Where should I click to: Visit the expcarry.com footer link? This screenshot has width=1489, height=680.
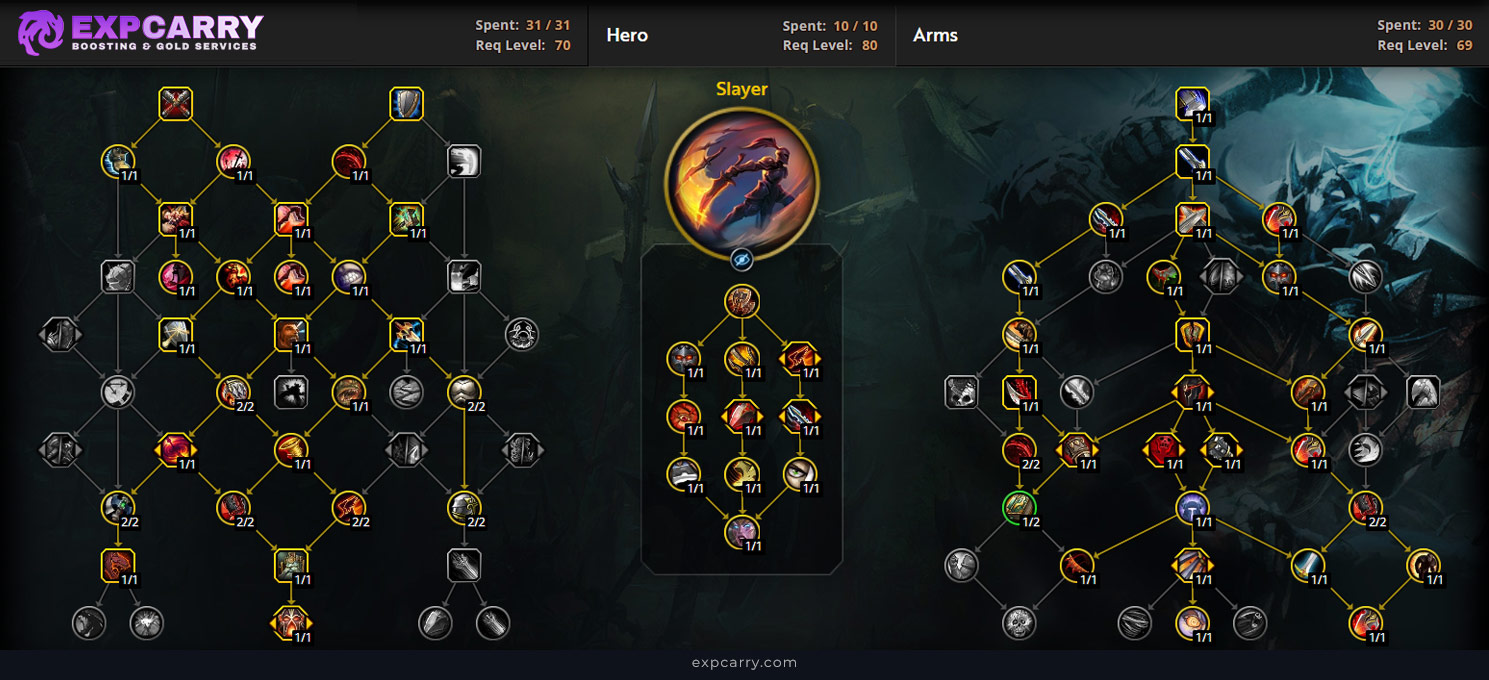click(x=744, y=662)
